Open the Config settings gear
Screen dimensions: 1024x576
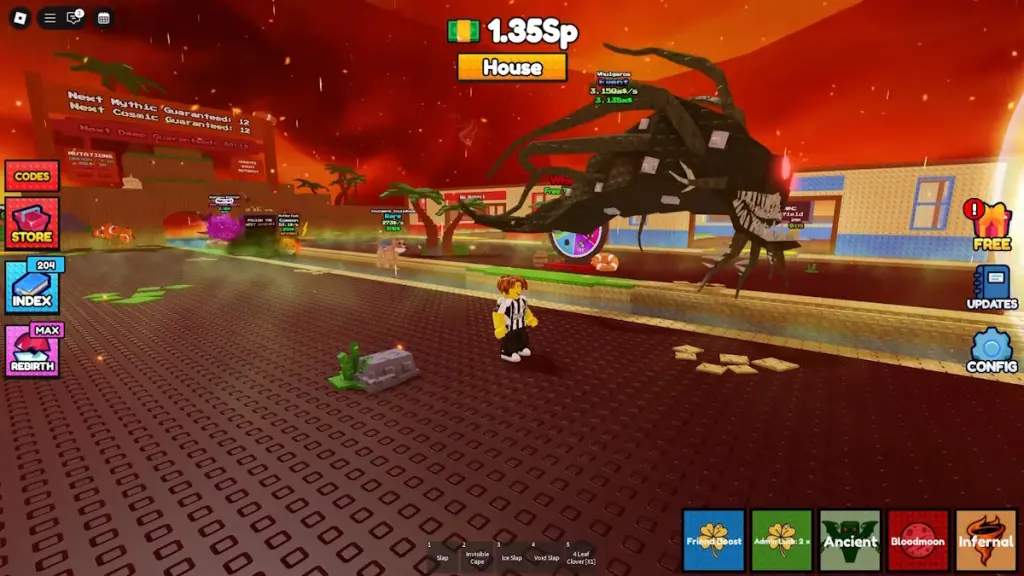(x=991, y=350)
